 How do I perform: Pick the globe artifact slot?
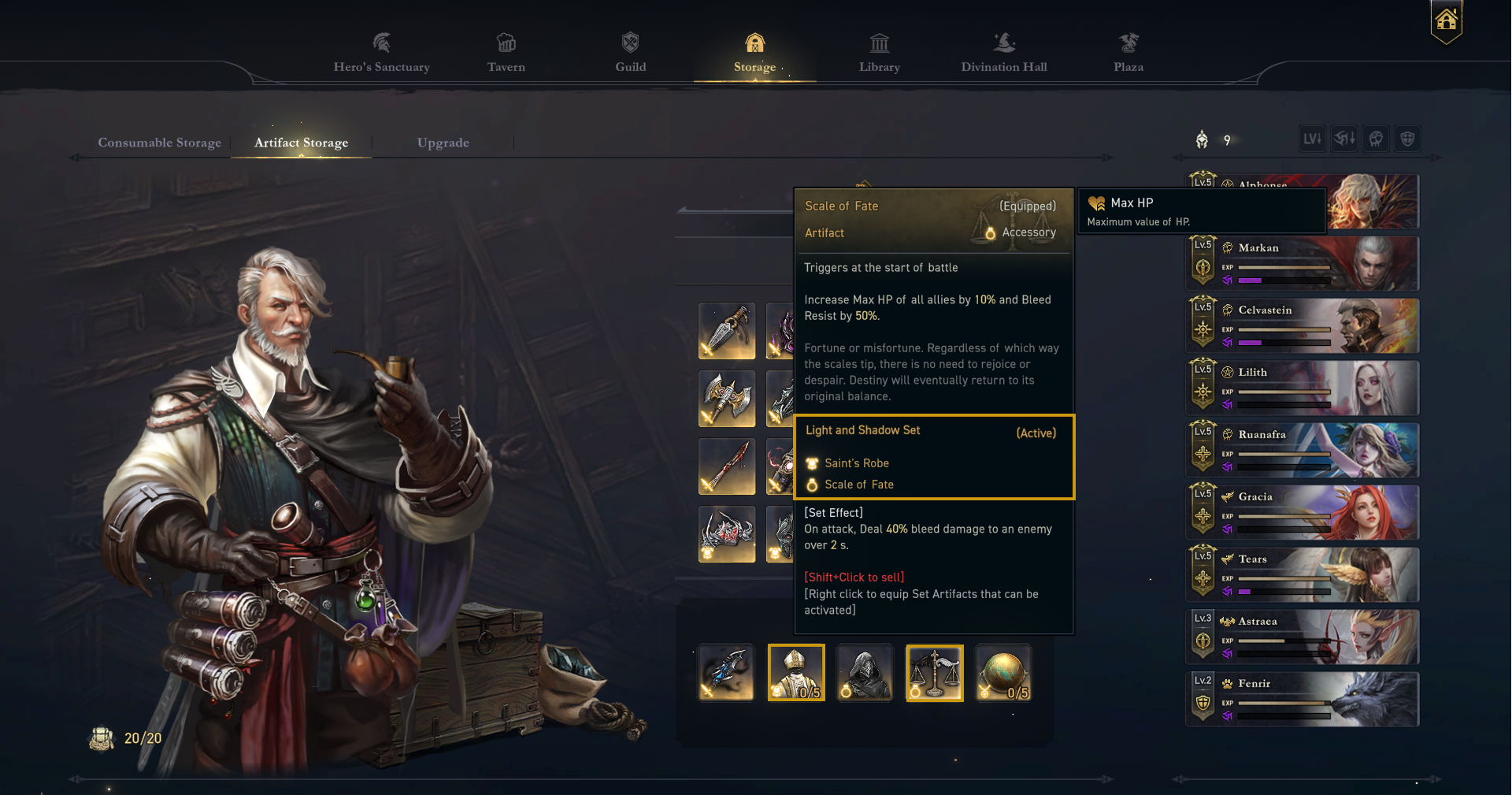click(x=1002, y=672)
